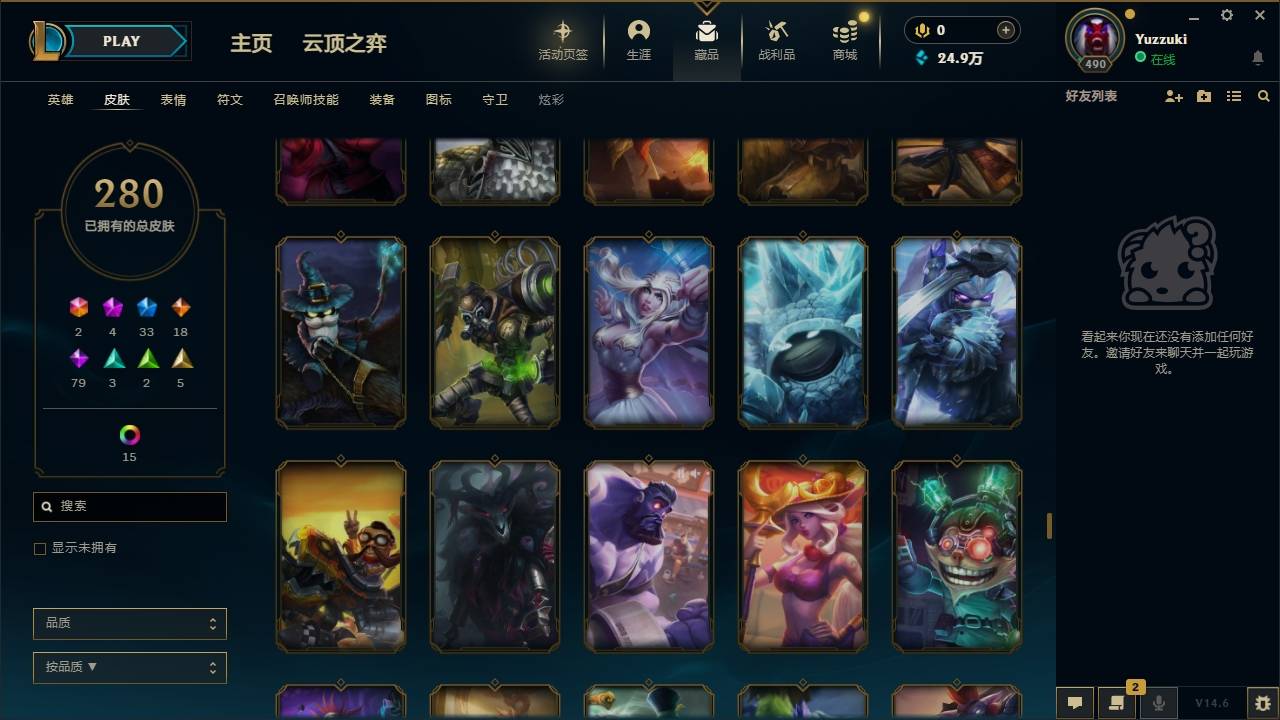
Task: Enable the 显示未拥有 checkbox
Action: coord(40,548)
